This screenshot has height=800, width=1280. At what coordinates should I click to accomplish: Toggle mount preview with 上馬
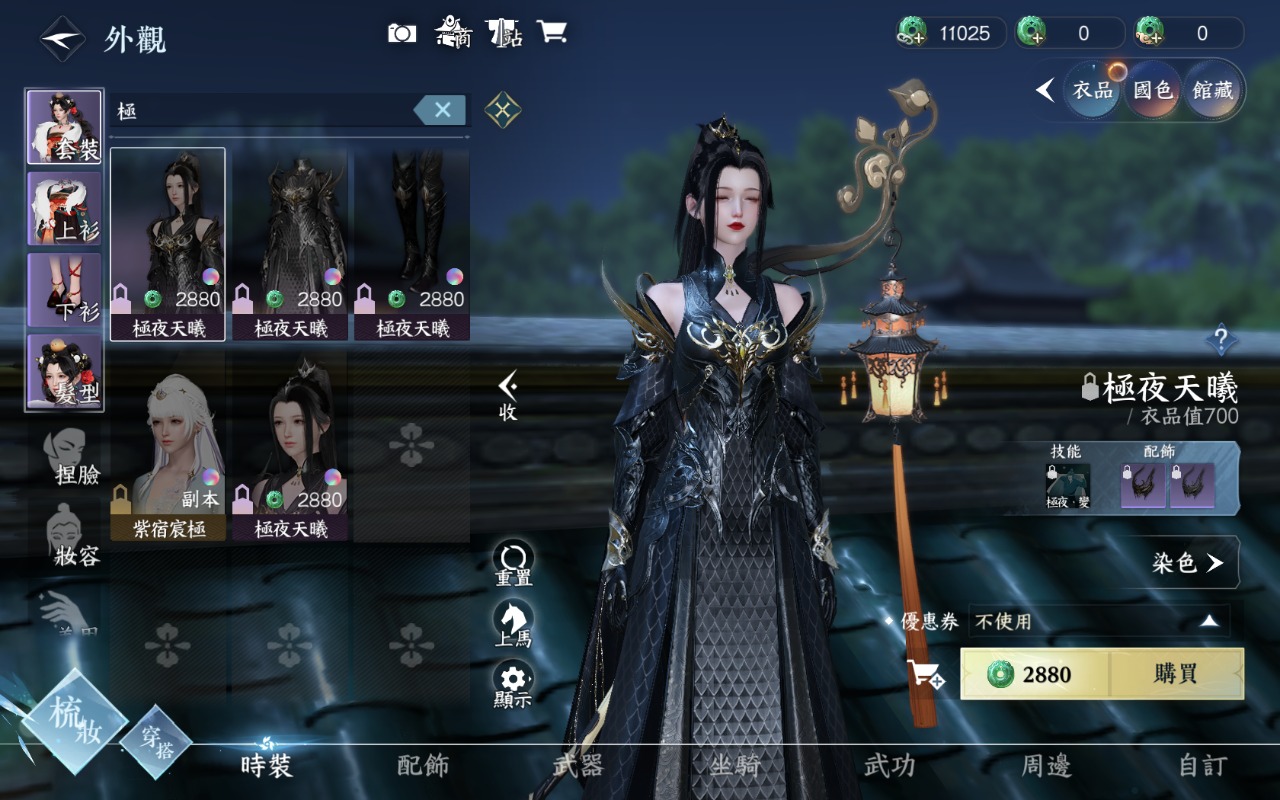513,624
